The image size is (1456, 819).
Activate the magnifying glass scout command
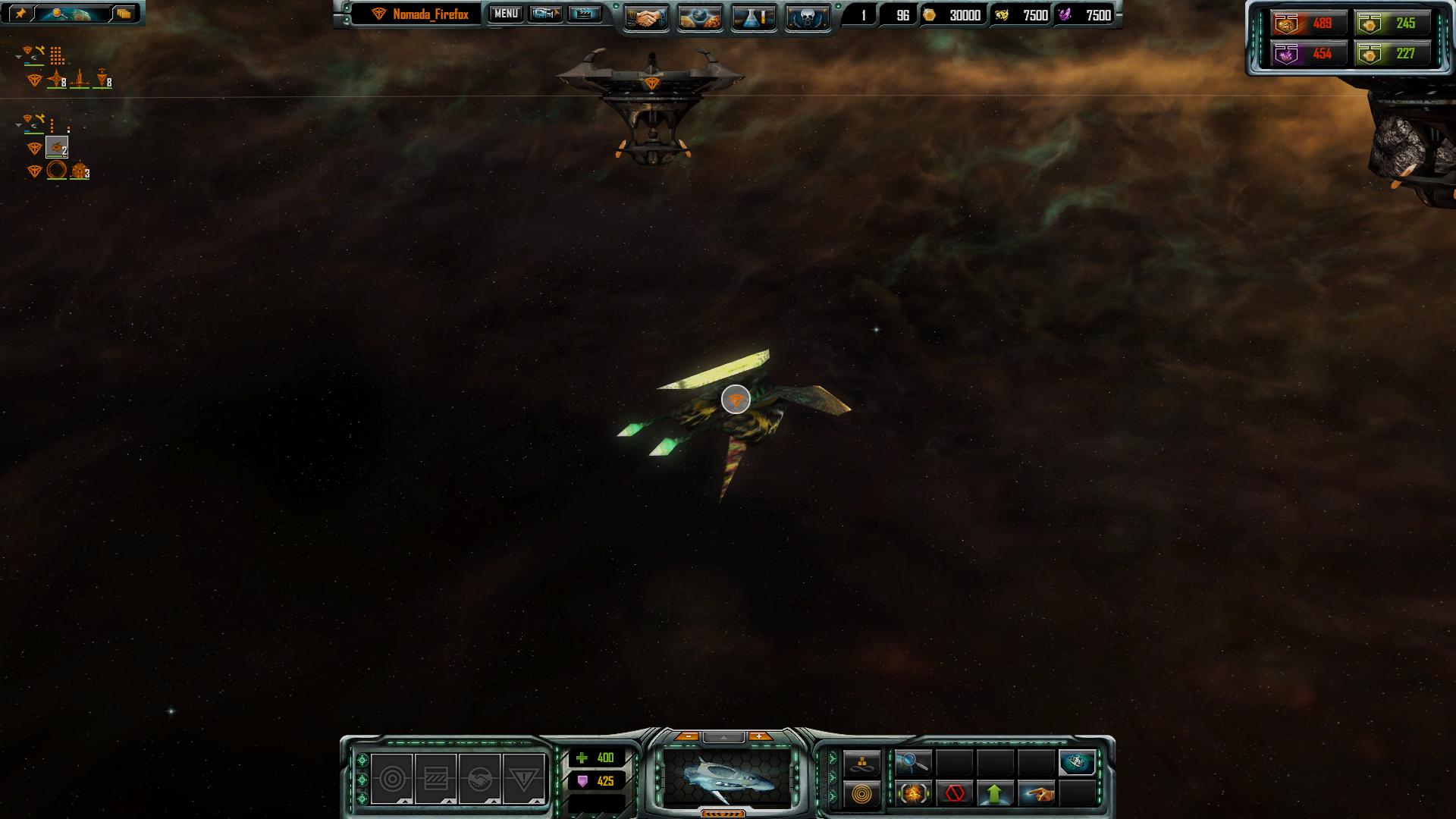click(913, 763)
